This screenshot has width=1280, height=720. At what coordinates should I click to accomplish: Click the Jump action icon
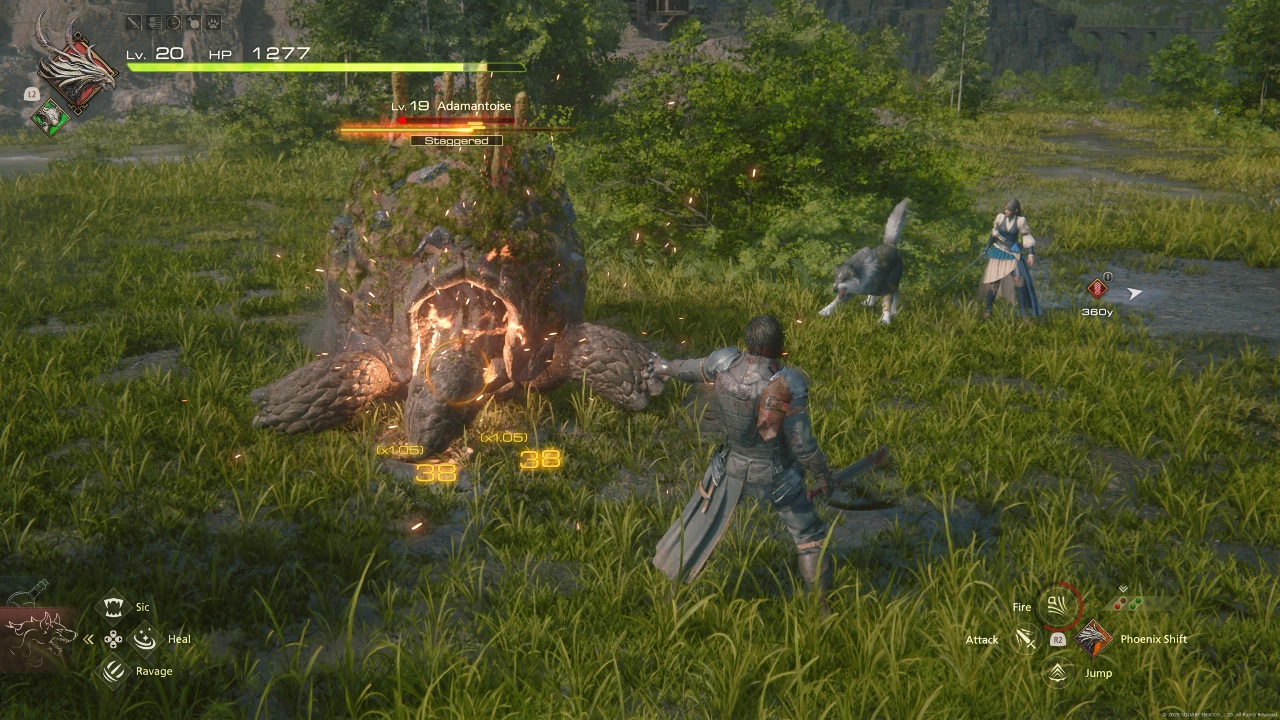click(1058, 672)
